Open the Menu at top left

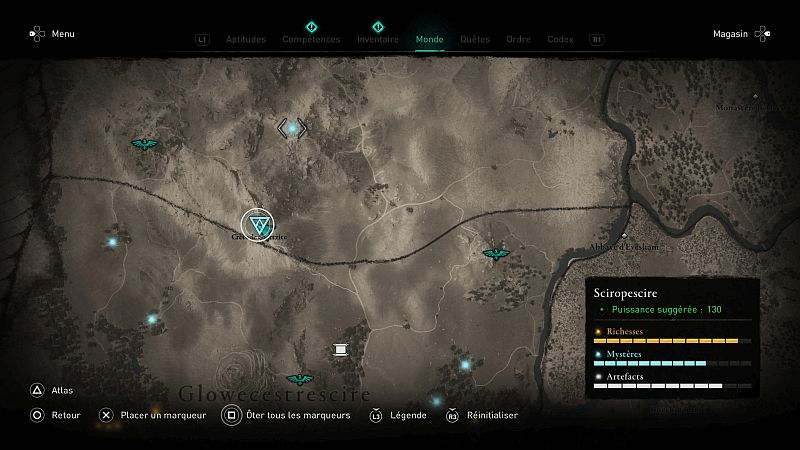(52, 34)
